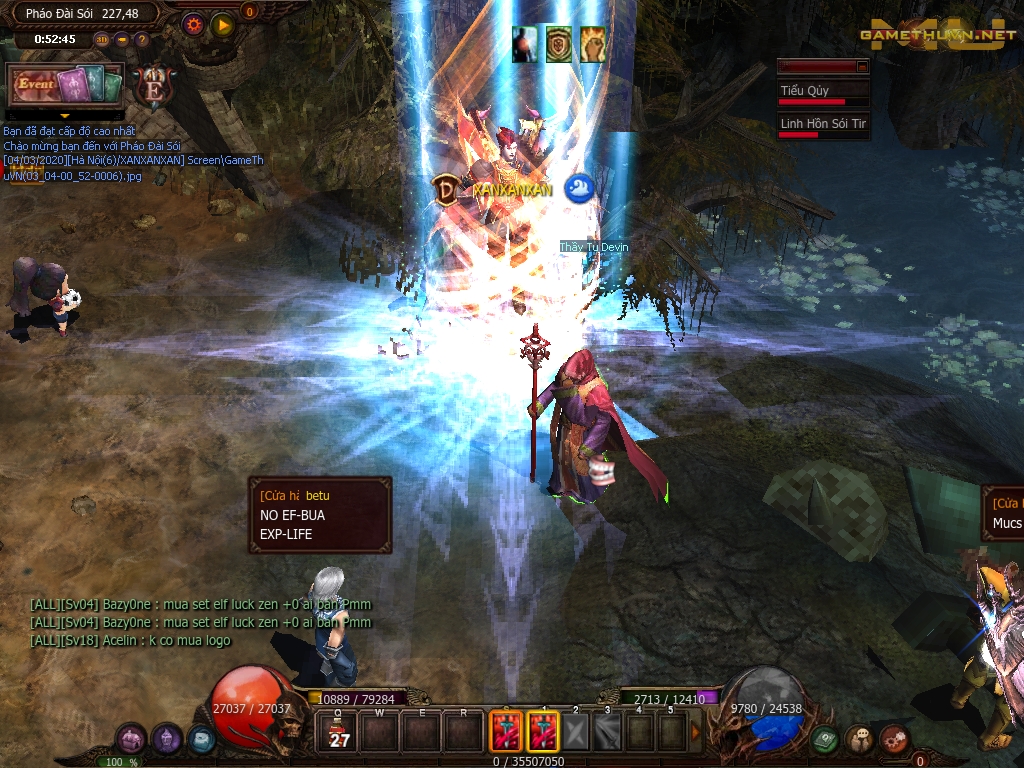Viewport: 1024px width, 768px height.
Task: Select the grey sword skill in slot 3
Action: click(607, 732)
